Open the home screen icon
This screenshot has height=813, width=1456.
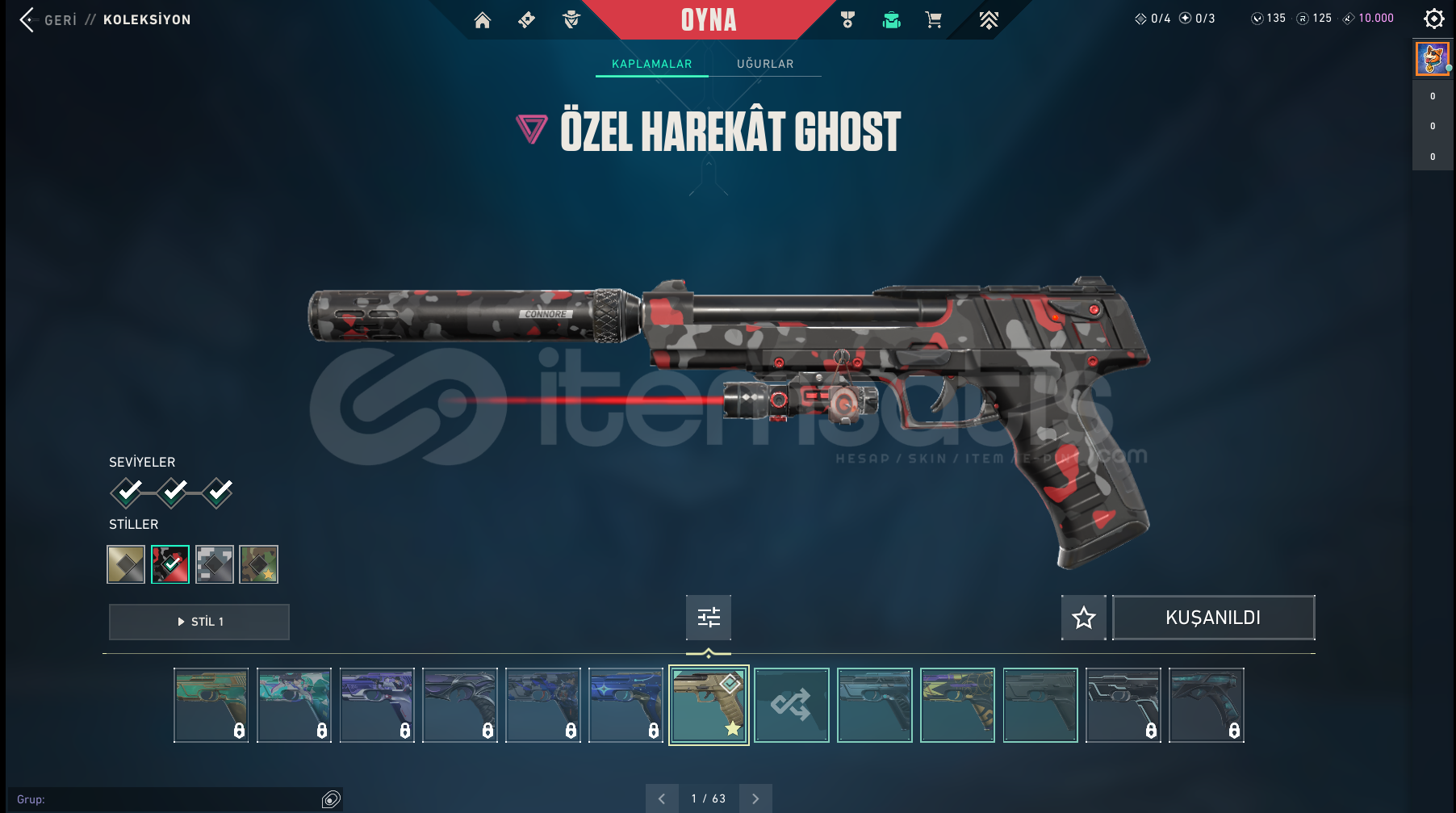[x=483, y=20]
